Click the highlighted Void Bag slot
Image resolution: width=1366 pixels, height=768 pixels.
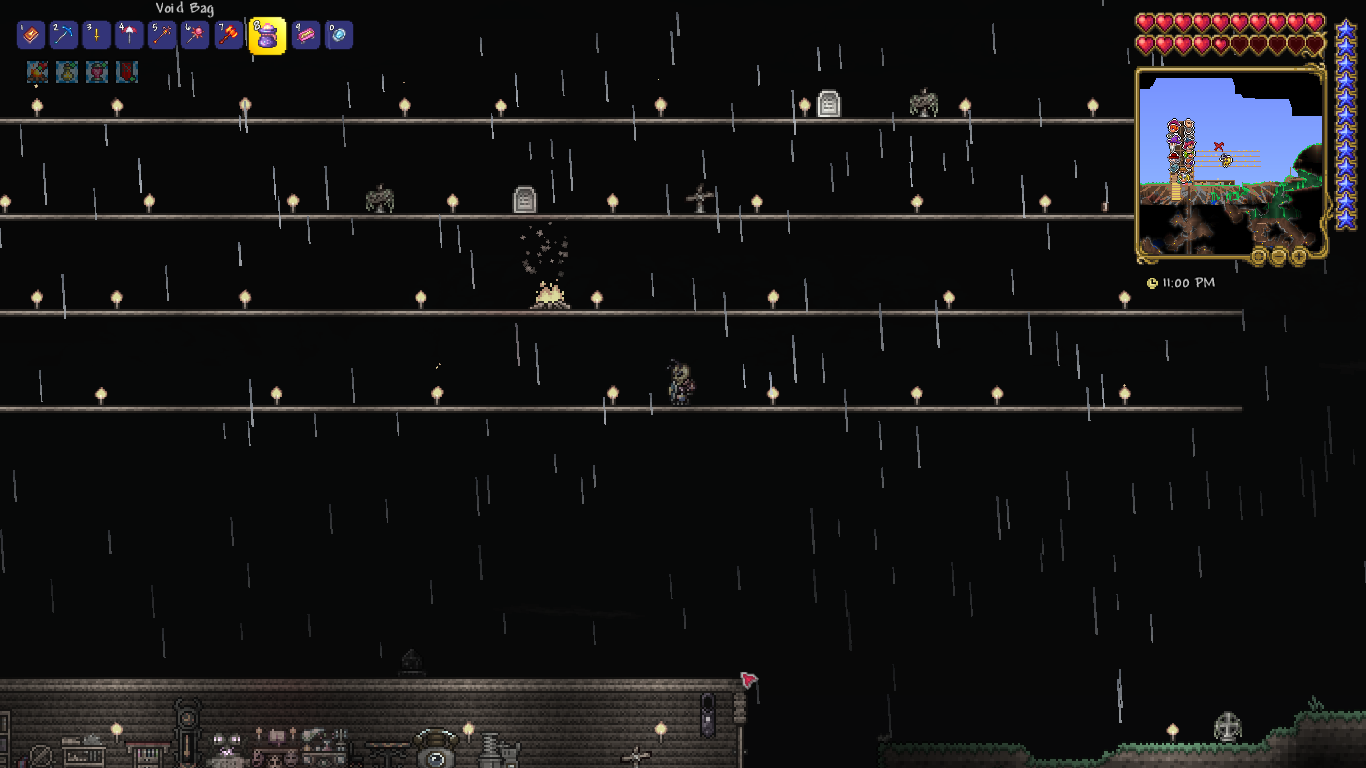[x=267, y=37]
